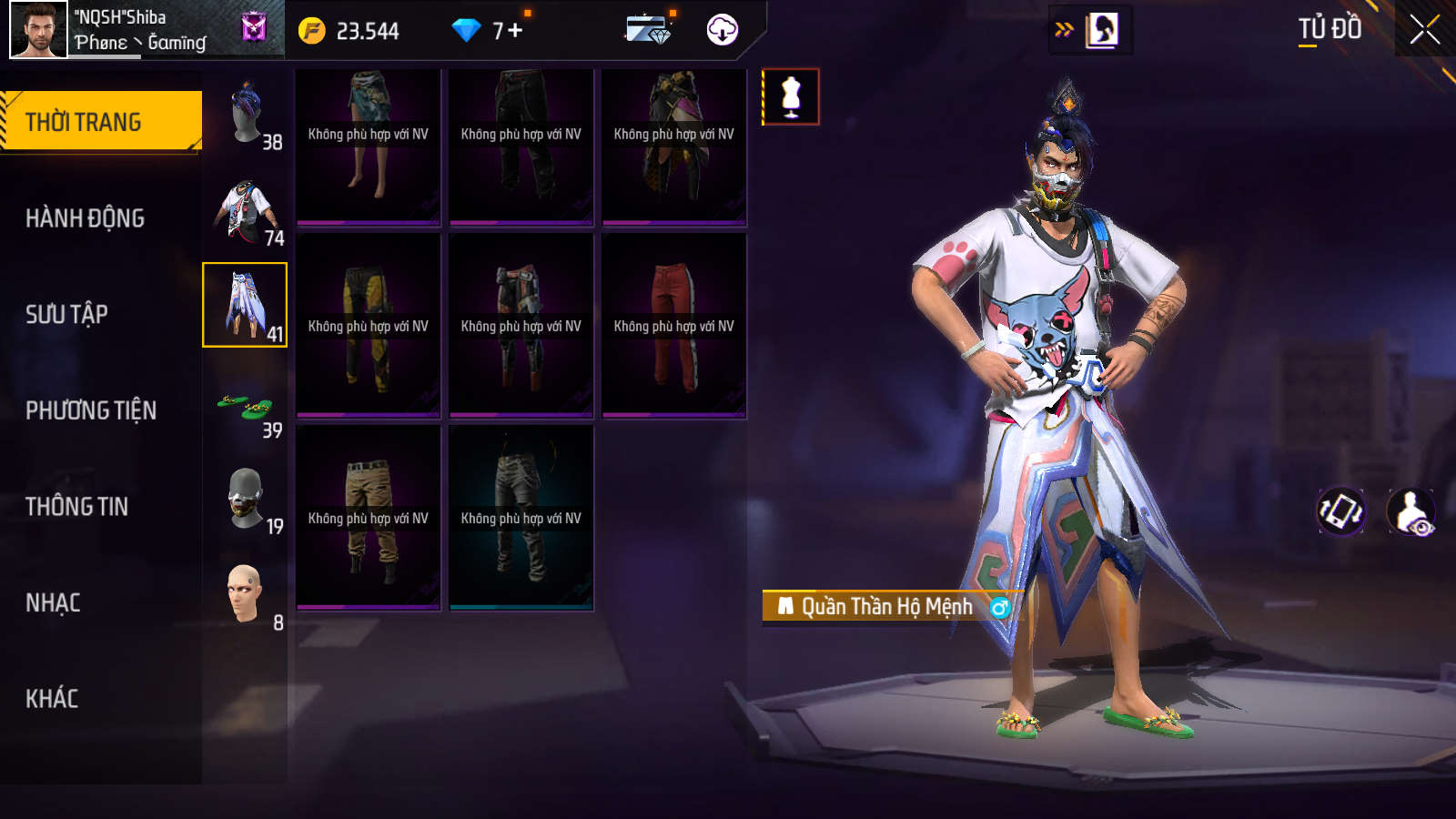Go to the Nhạc tab
1456x819 pixels.
(53, 602)
